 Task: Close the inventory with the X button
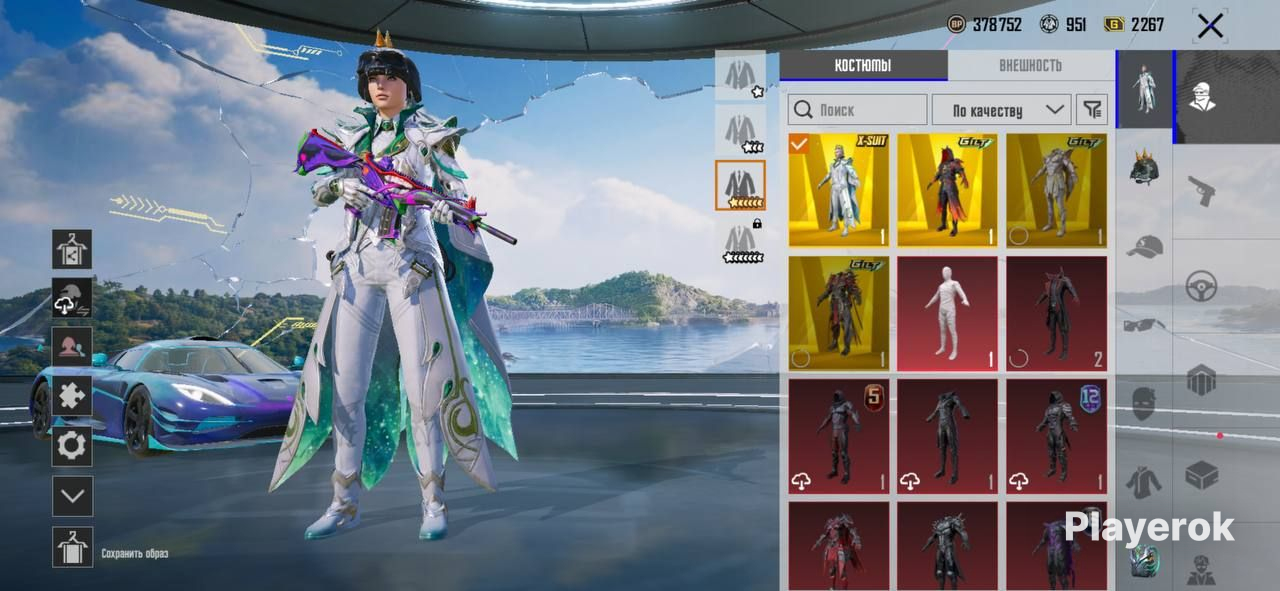(1210, 26)
